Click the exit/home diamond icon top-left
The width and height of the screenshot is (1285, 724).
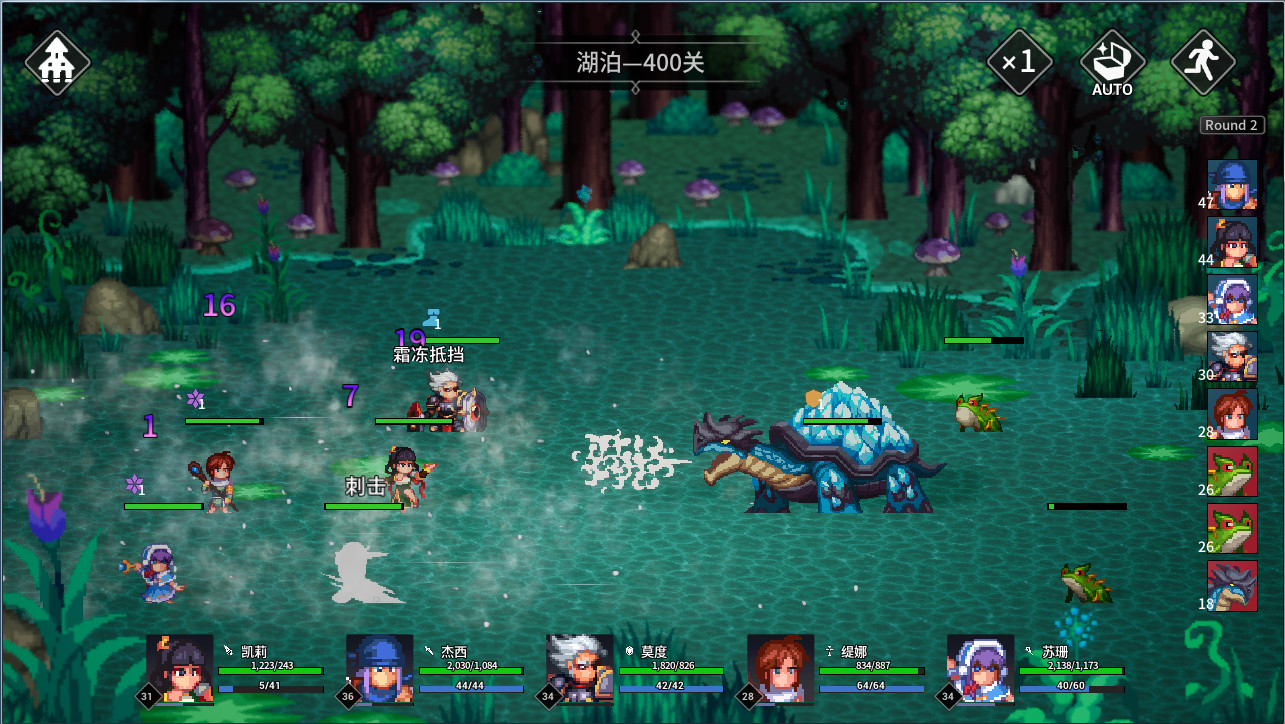click(x=57, y=62)
